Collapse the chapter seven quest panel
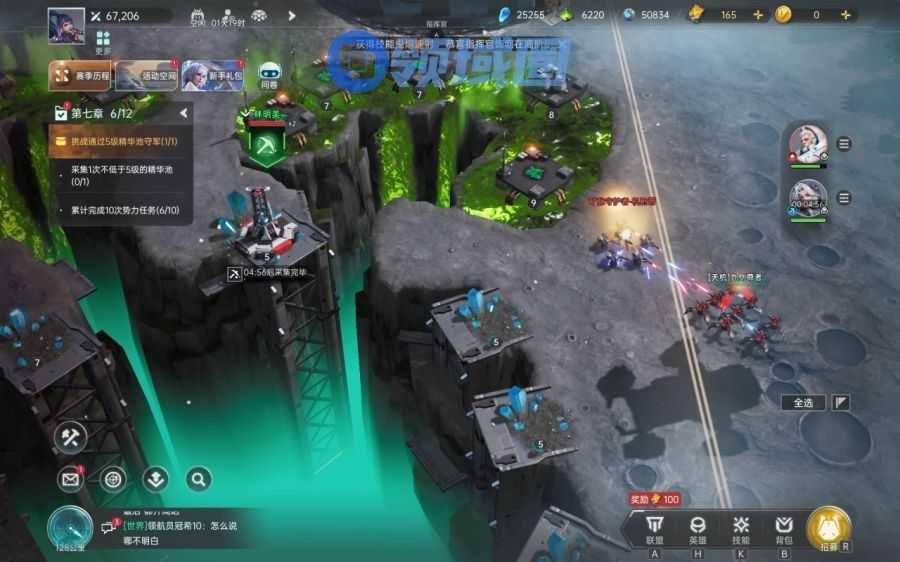This screenshot has width=900, height=562. tap(183, 114)
